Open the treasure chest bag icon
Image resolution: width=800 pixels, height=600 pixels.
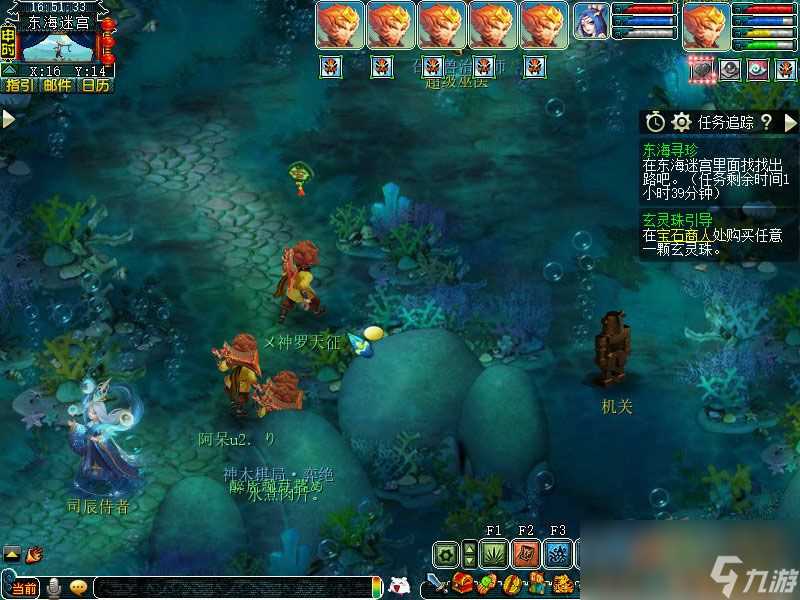(x=462, y=584)
